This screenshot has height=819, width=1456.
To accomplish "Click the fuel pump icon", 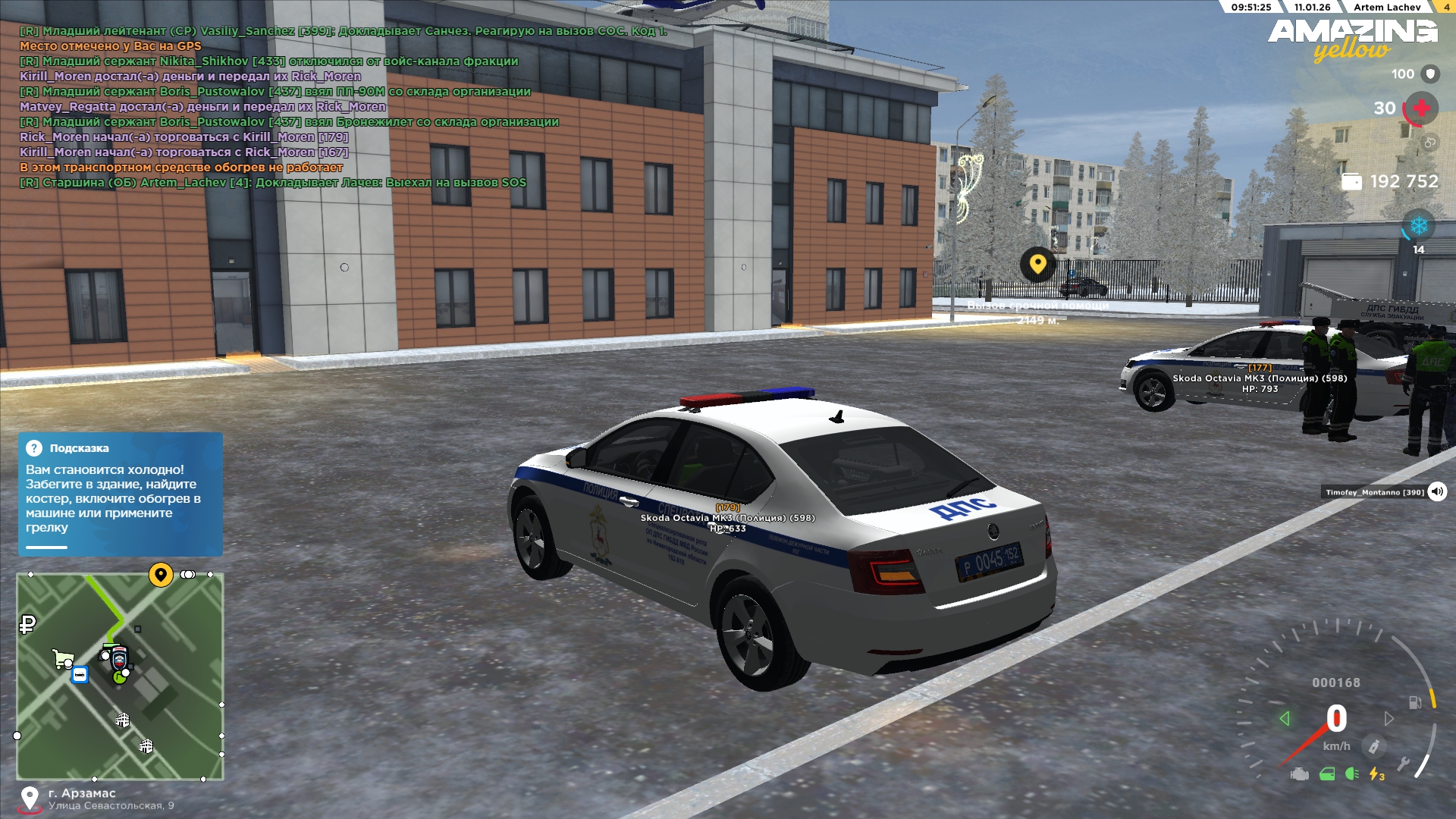I will click(1414, 702).
